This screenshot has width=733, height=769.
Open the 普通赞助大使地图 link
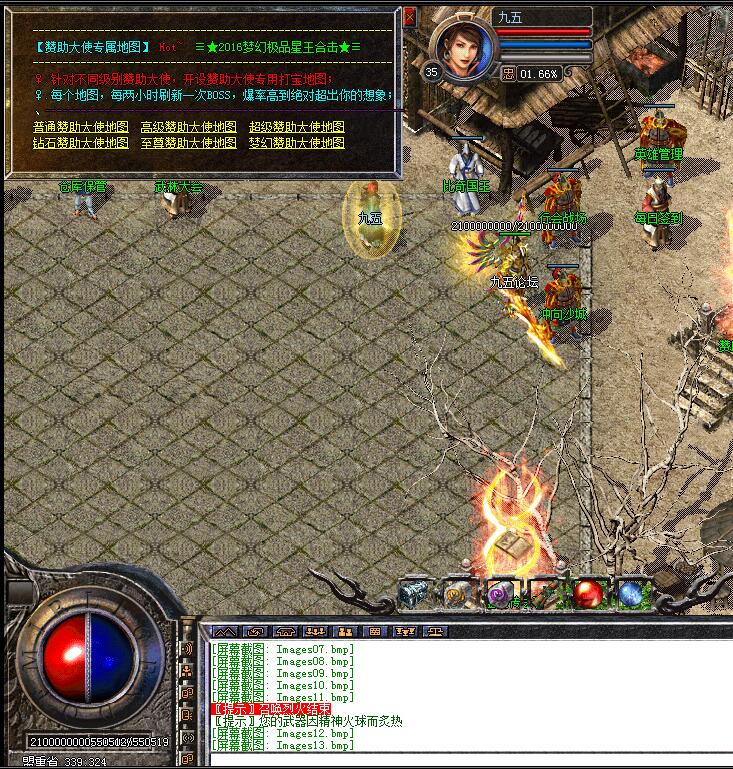tap(80, 128)
